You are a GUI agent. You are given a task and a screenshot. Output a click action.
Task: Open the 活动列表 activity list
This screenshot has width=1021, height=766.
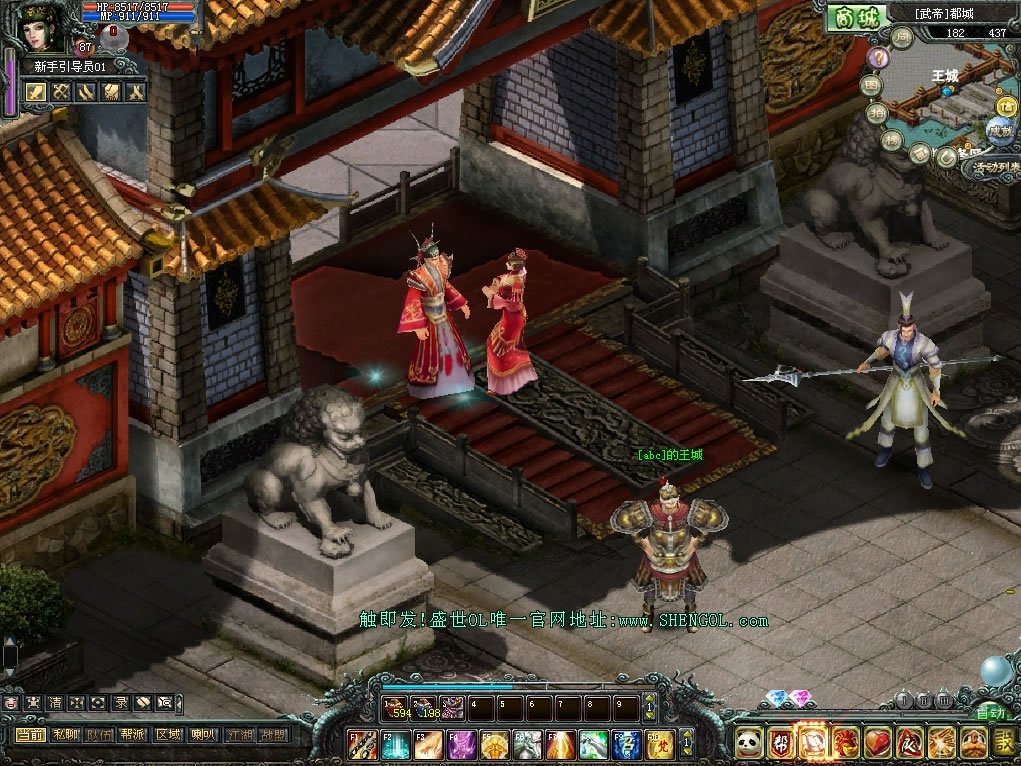pyautogui.click(x=992, y=168)
